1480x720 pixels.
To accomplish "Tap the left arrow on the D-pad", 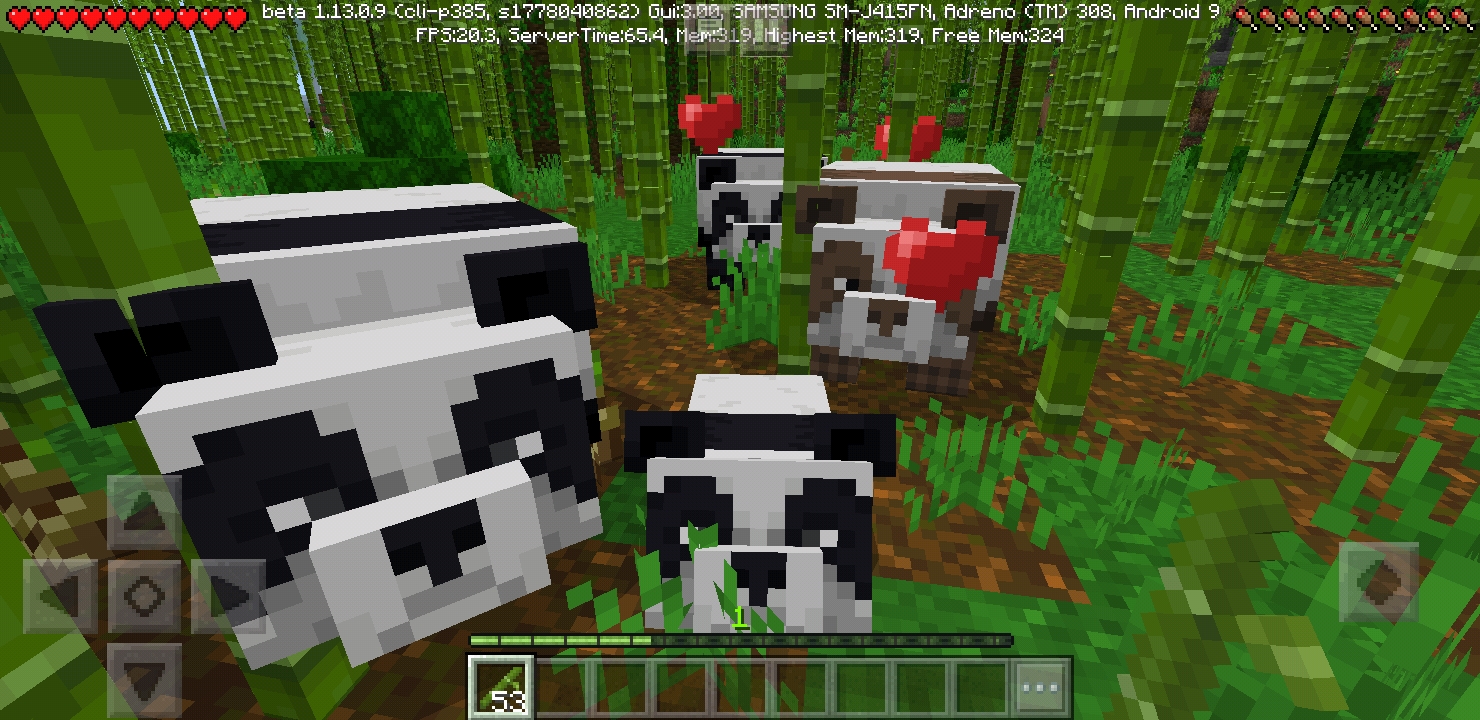I will 62,597.
